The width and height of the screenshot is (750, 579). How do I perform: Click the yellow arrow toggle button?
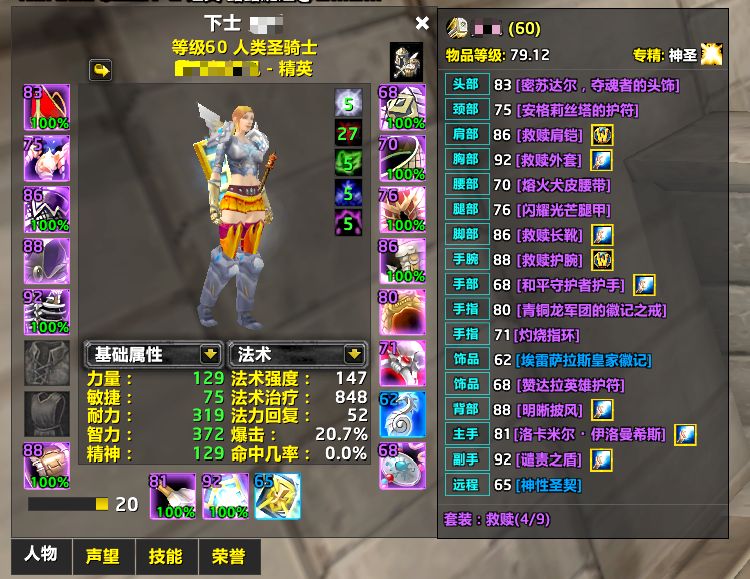click(101, 70)
